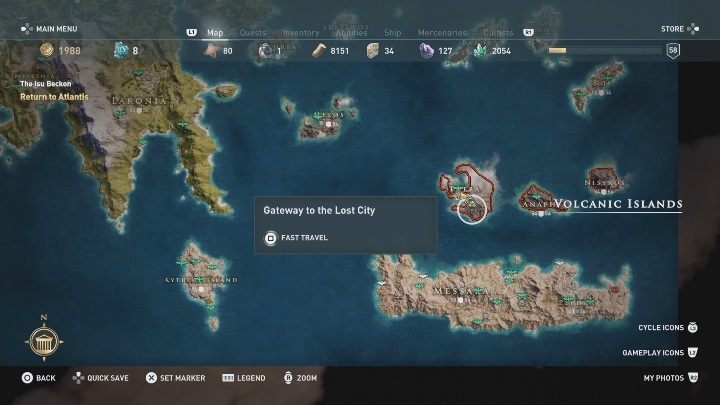Image resolution: width=720 pixels, height=405 pixels.
Task: Select the highlighted Gateway map marker
Action: tap(471, 208)
